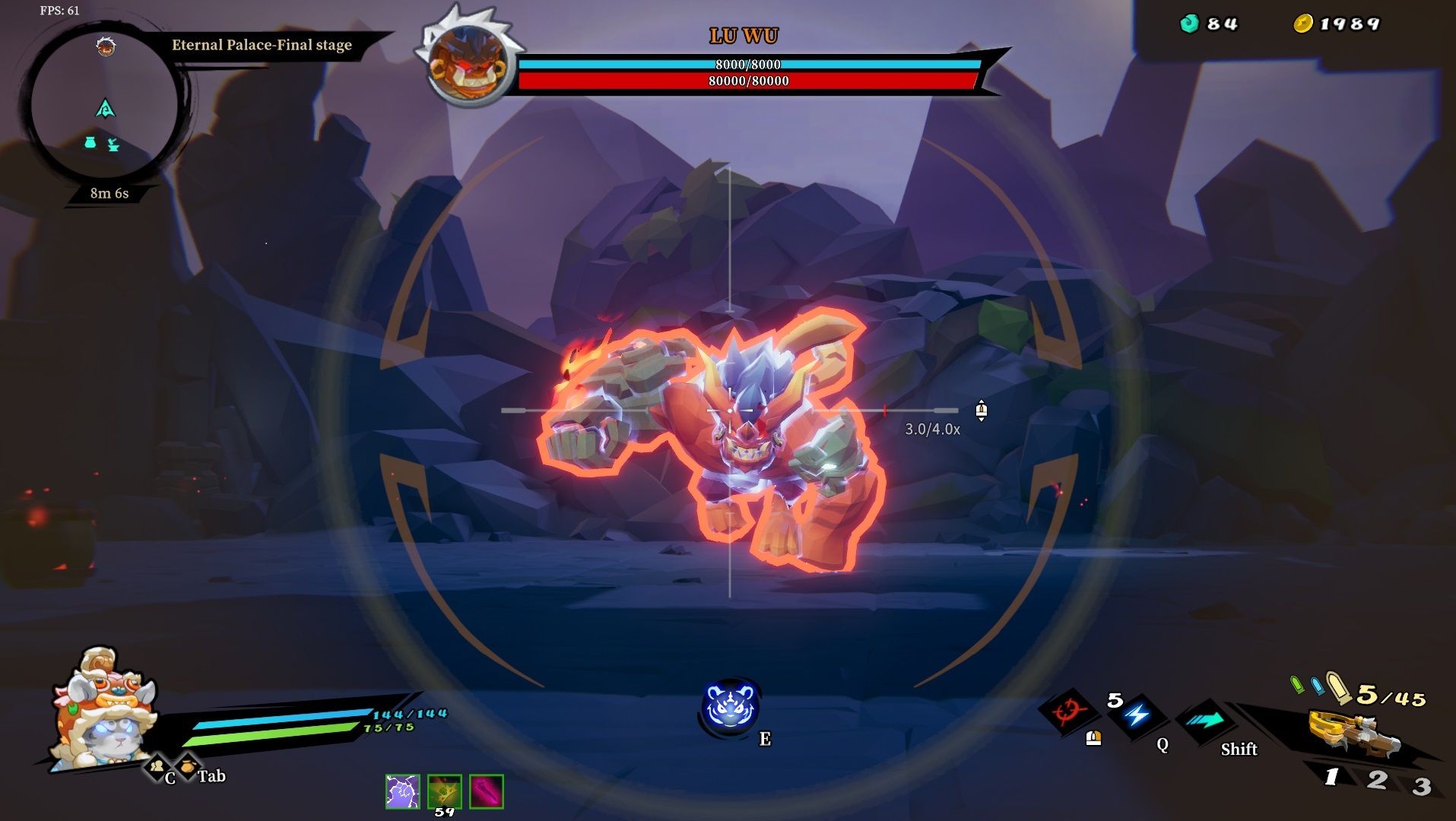The width and height of the screenshot is (1456, 821).
Task: Click the 'Eternal Palace-Final stage' banner
Action: point(261,46)
